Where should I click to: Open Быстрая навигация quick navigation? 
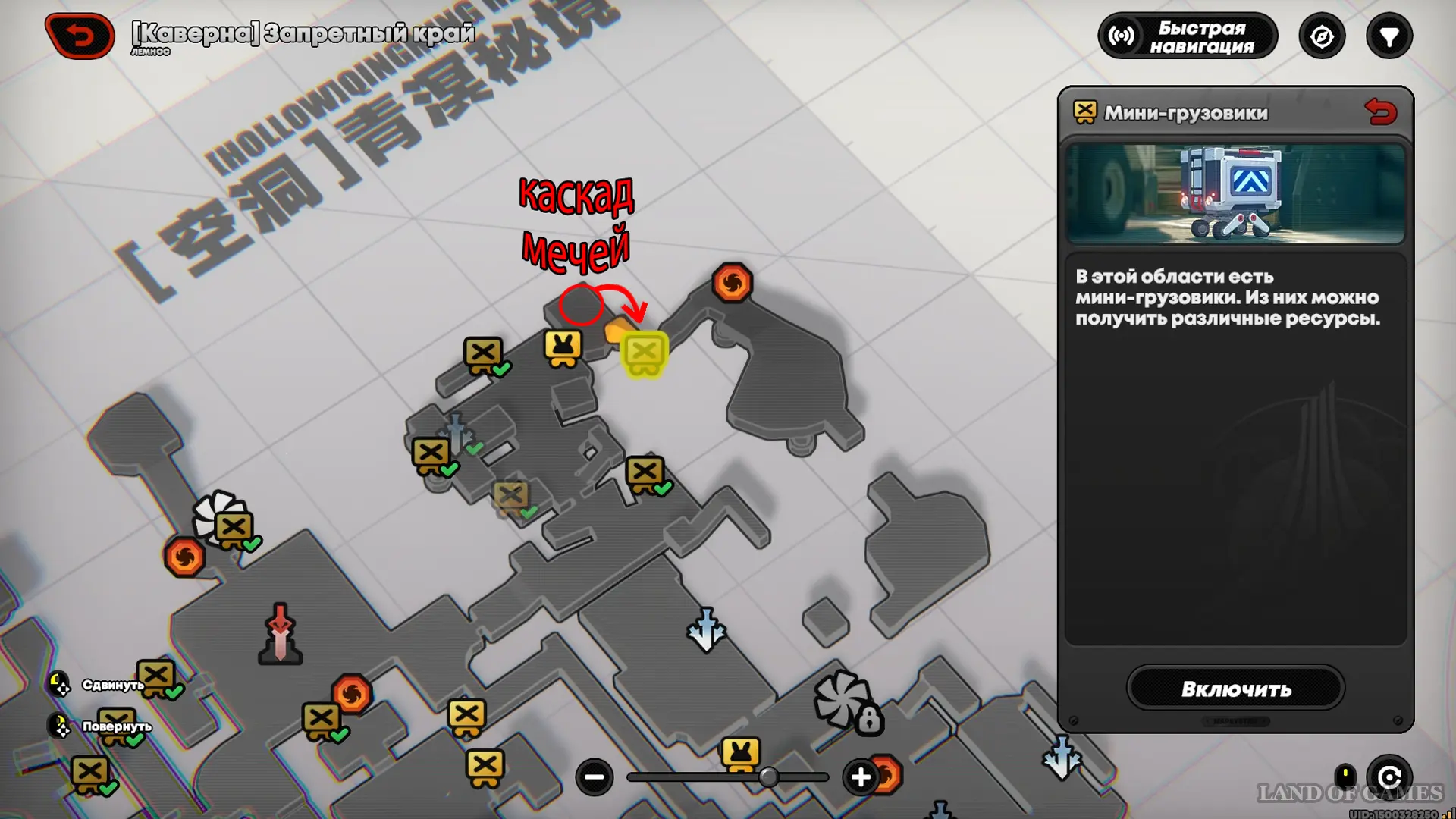1188,36
